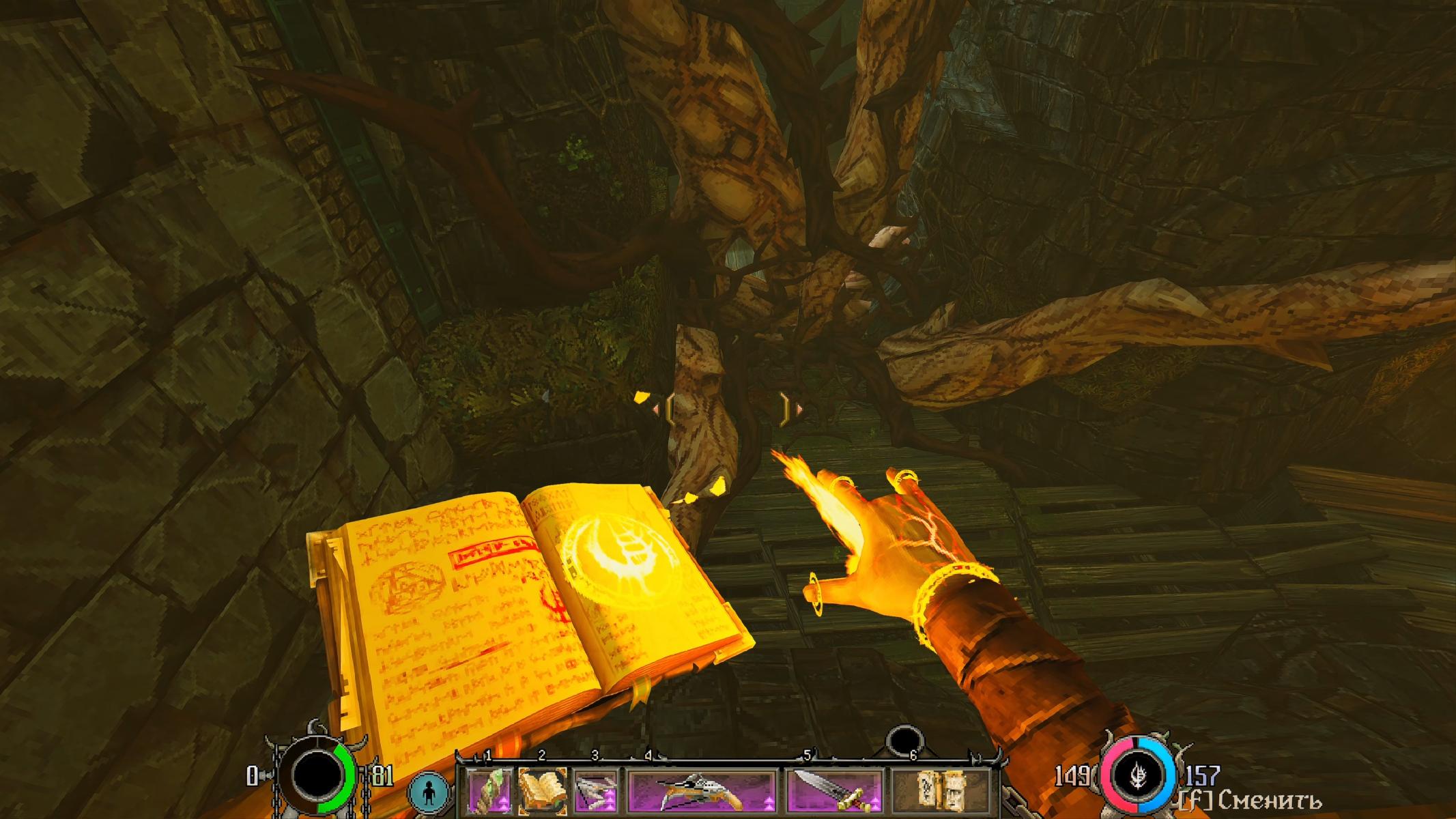The image size is (1456, 819).
Task: Switch to the crossbow in slot 4
Action: [702, 792]
